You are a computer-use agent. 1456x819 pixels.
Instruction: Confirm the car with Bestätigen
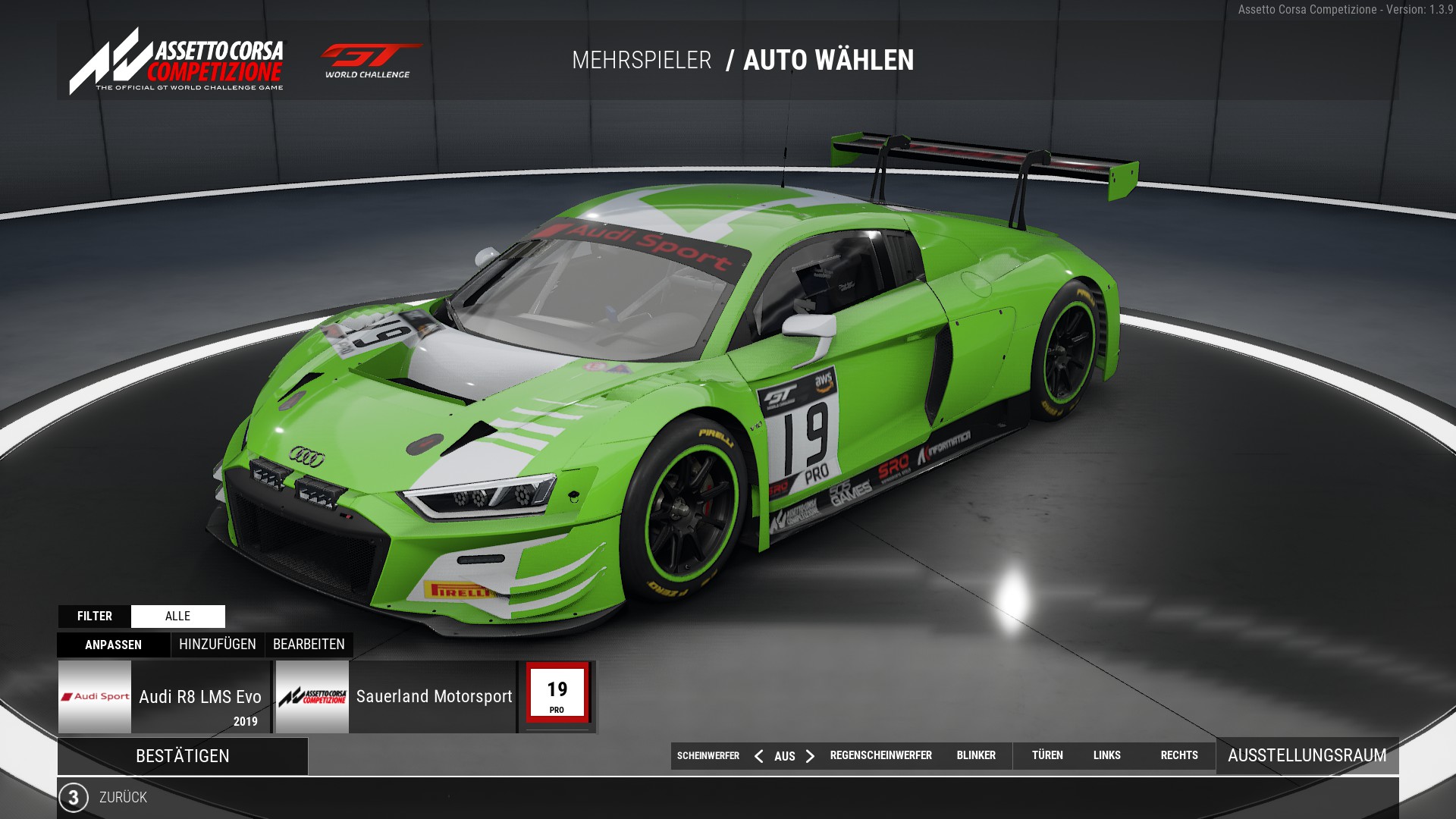pyautogui.click(x=182, y=756)
